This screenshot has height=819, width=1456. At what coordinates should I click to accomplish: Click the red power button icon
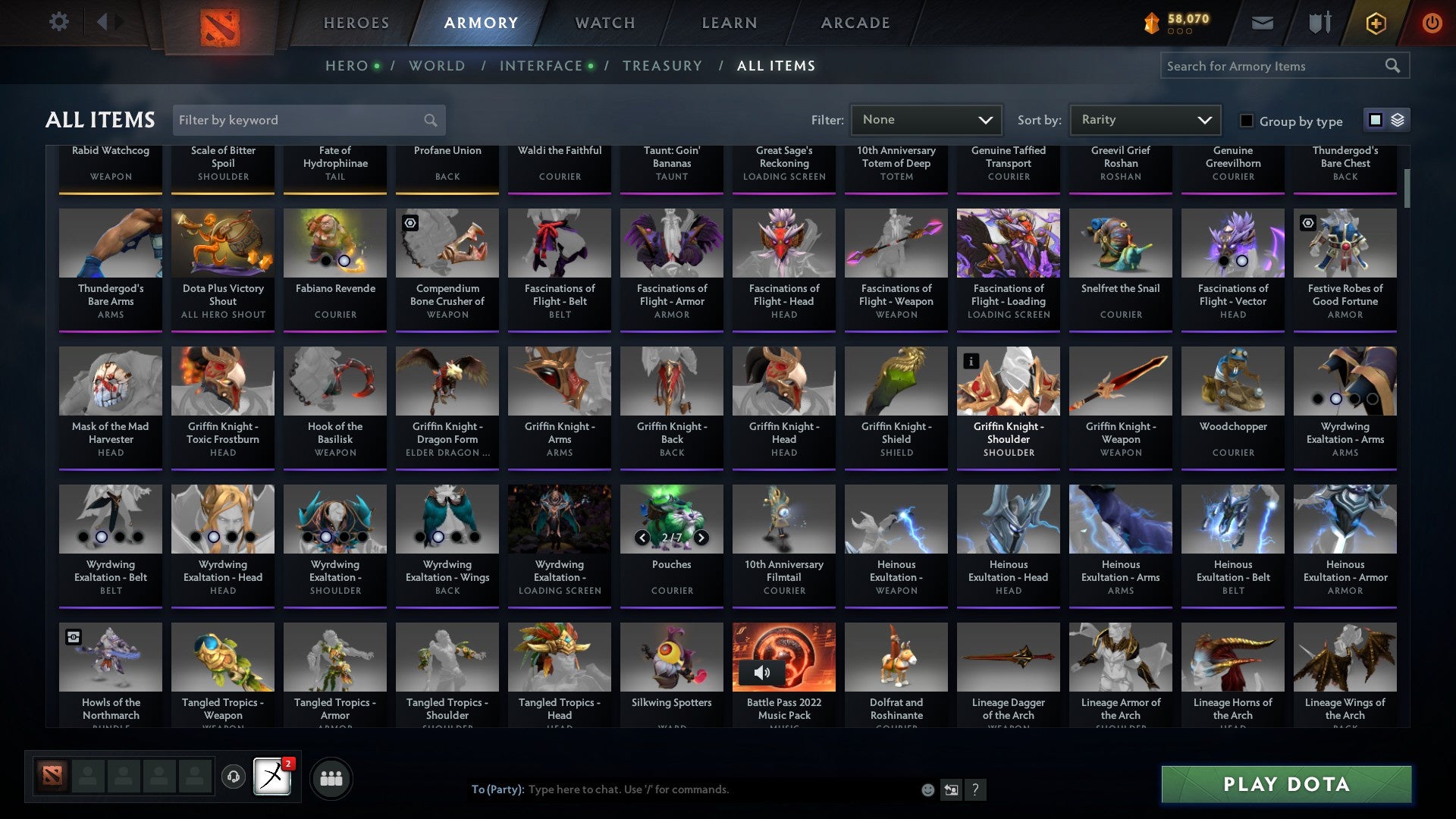tap(1432, 23)
